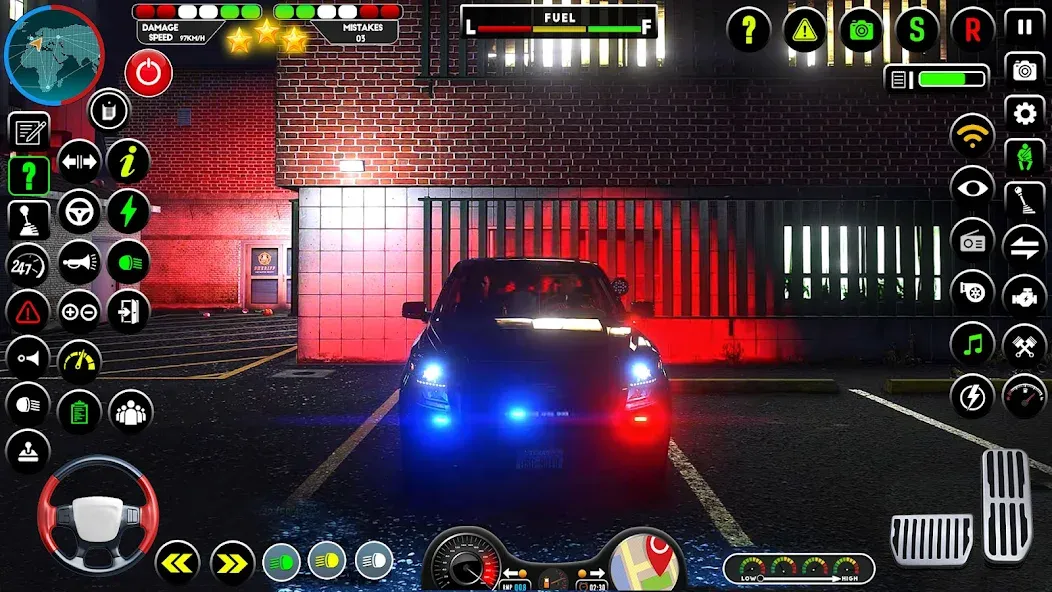Activate the left turn signal arrows
Viewport: 1052px width, 592px height.
[177, 563]
